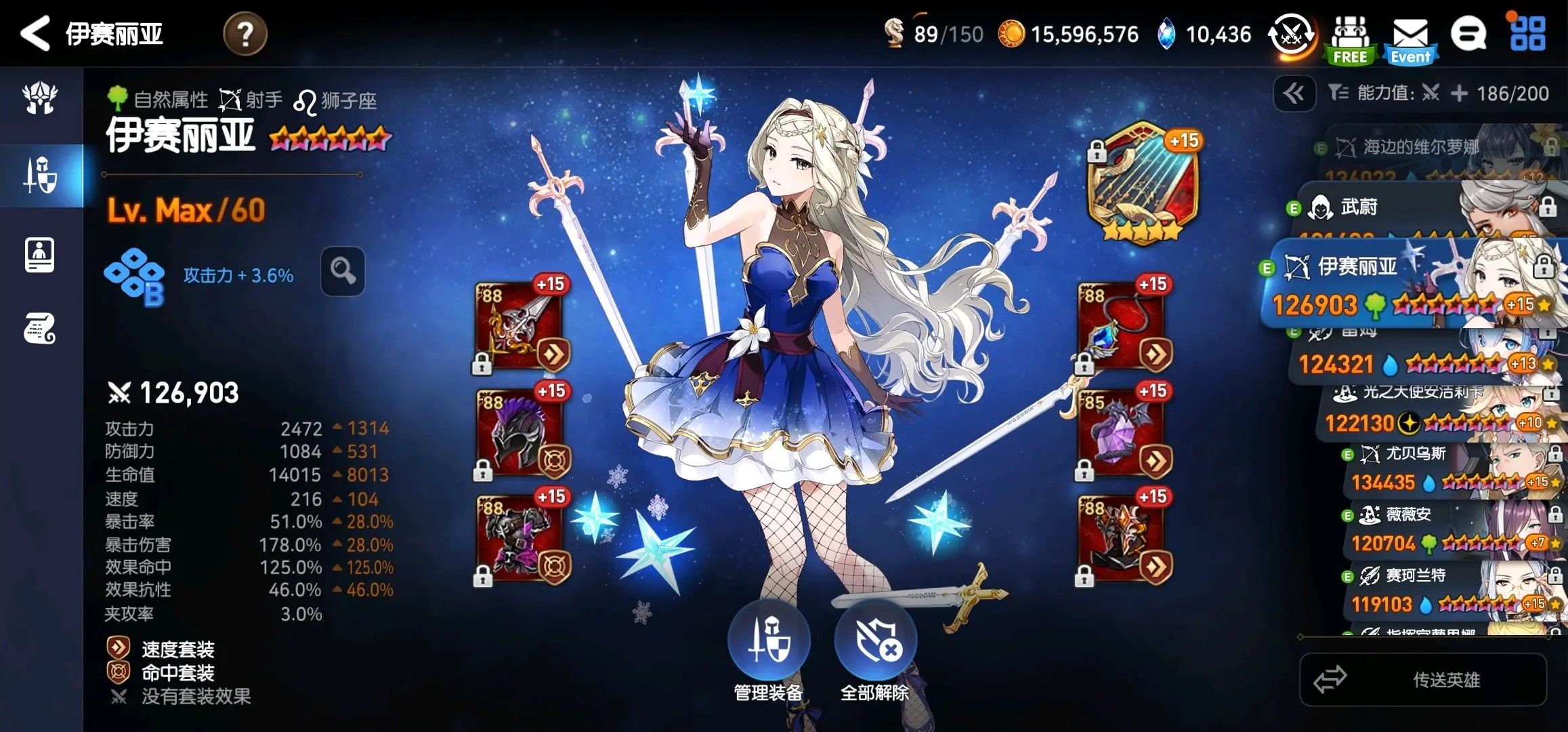Viewport: 1568px width, 732px height.
Task: Open the artifact slot with the harp
Action: 1141,182
